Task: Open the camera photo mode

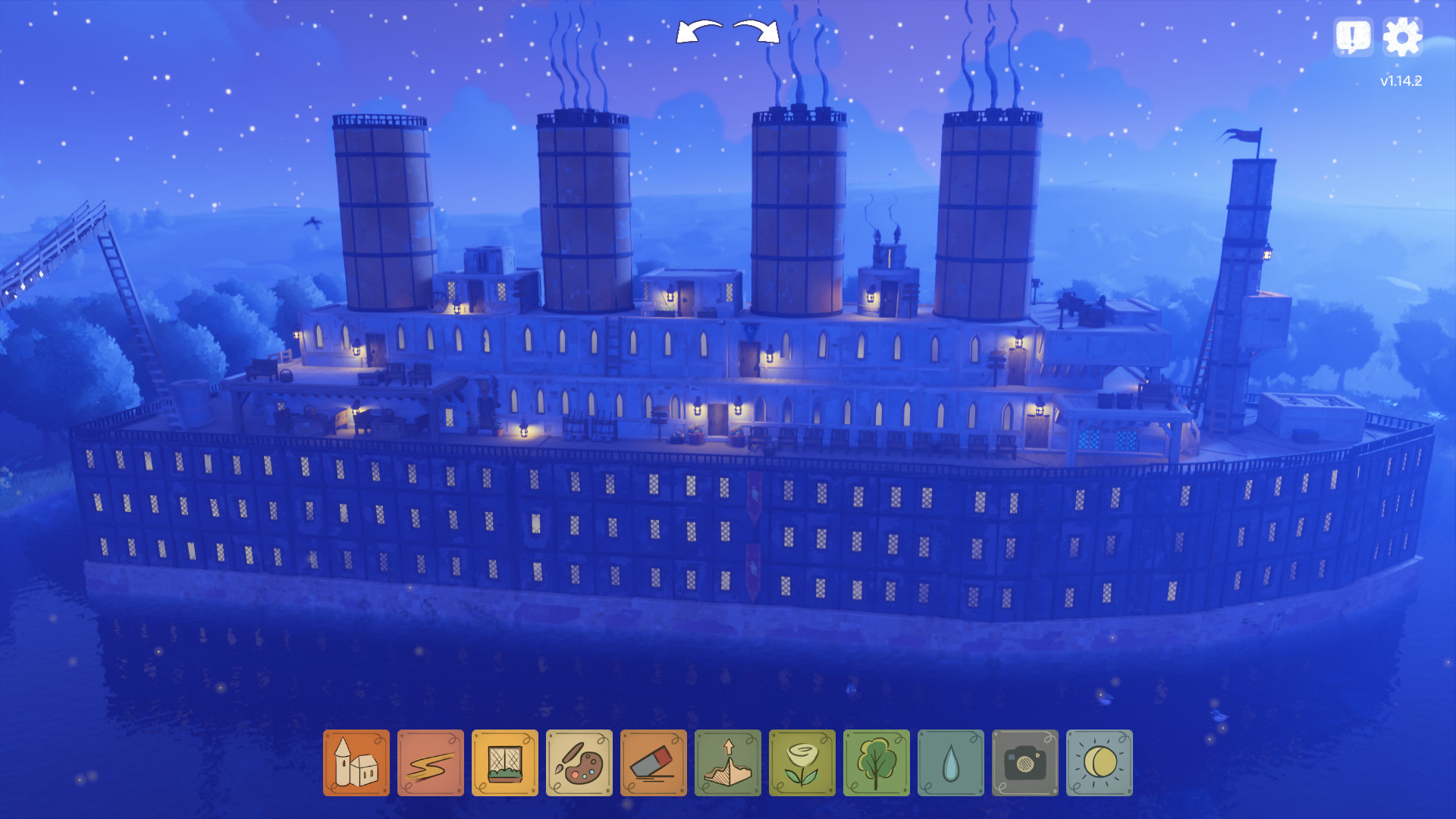Action: coord(1025,763)
